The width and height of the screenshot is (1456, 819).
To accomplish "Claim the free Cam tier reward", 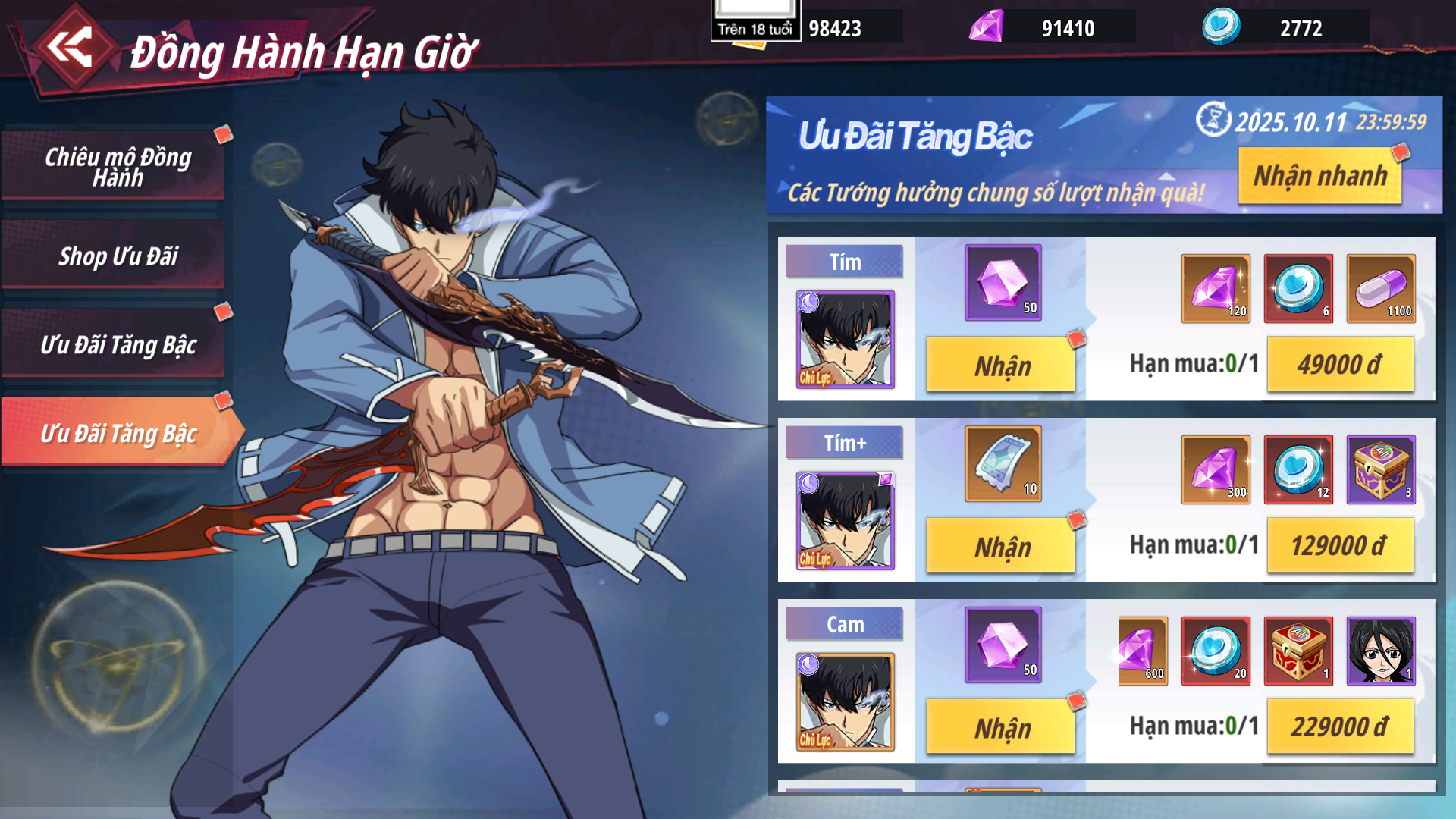I will (x=1001, y=728).
